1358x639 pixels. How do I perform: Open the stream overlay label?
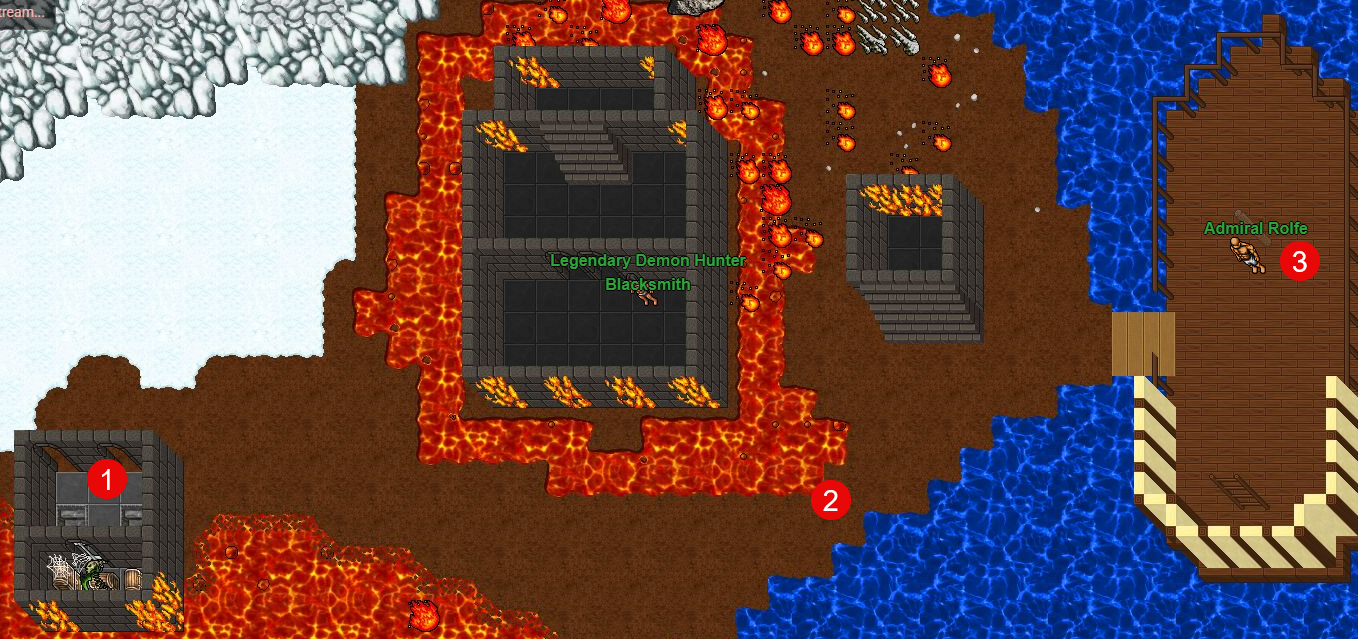click(x=24, y=12)
